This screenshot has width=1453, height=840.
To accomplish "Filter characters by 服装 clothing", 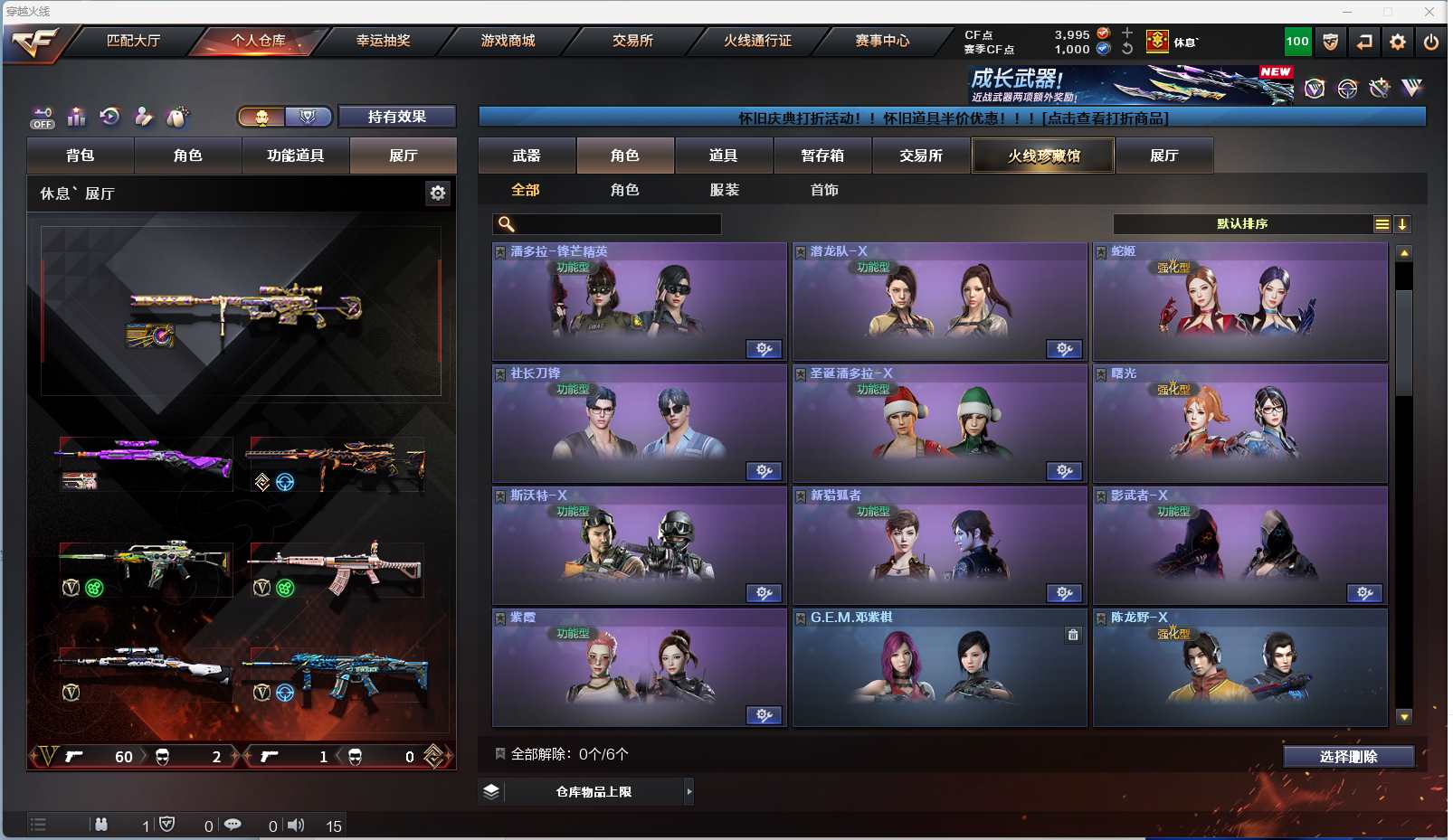I will tap(725, 190).
